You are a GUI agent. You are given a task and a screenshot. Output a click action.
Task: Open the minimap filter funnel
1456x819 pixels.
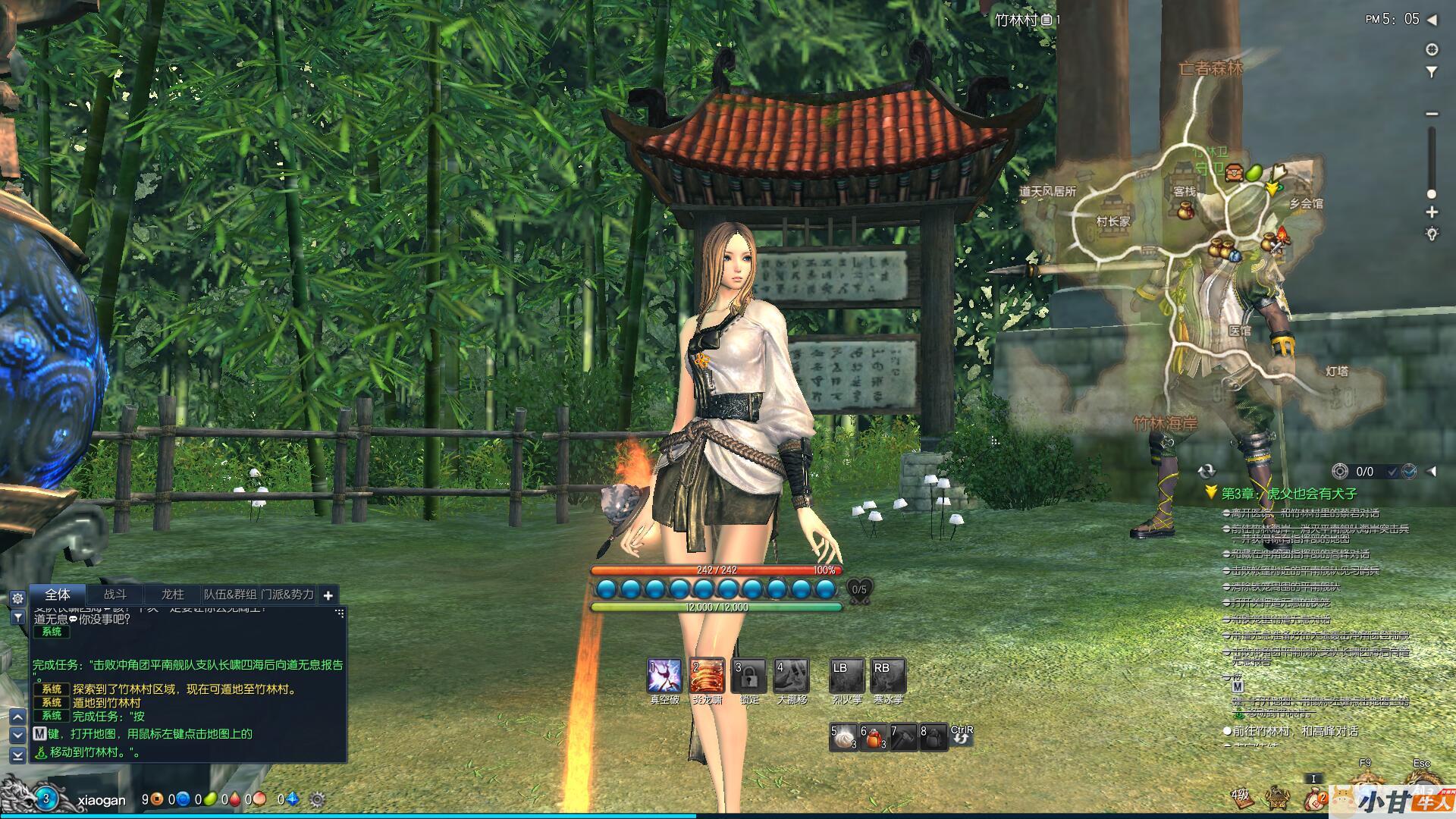[x=1432, y=73]
